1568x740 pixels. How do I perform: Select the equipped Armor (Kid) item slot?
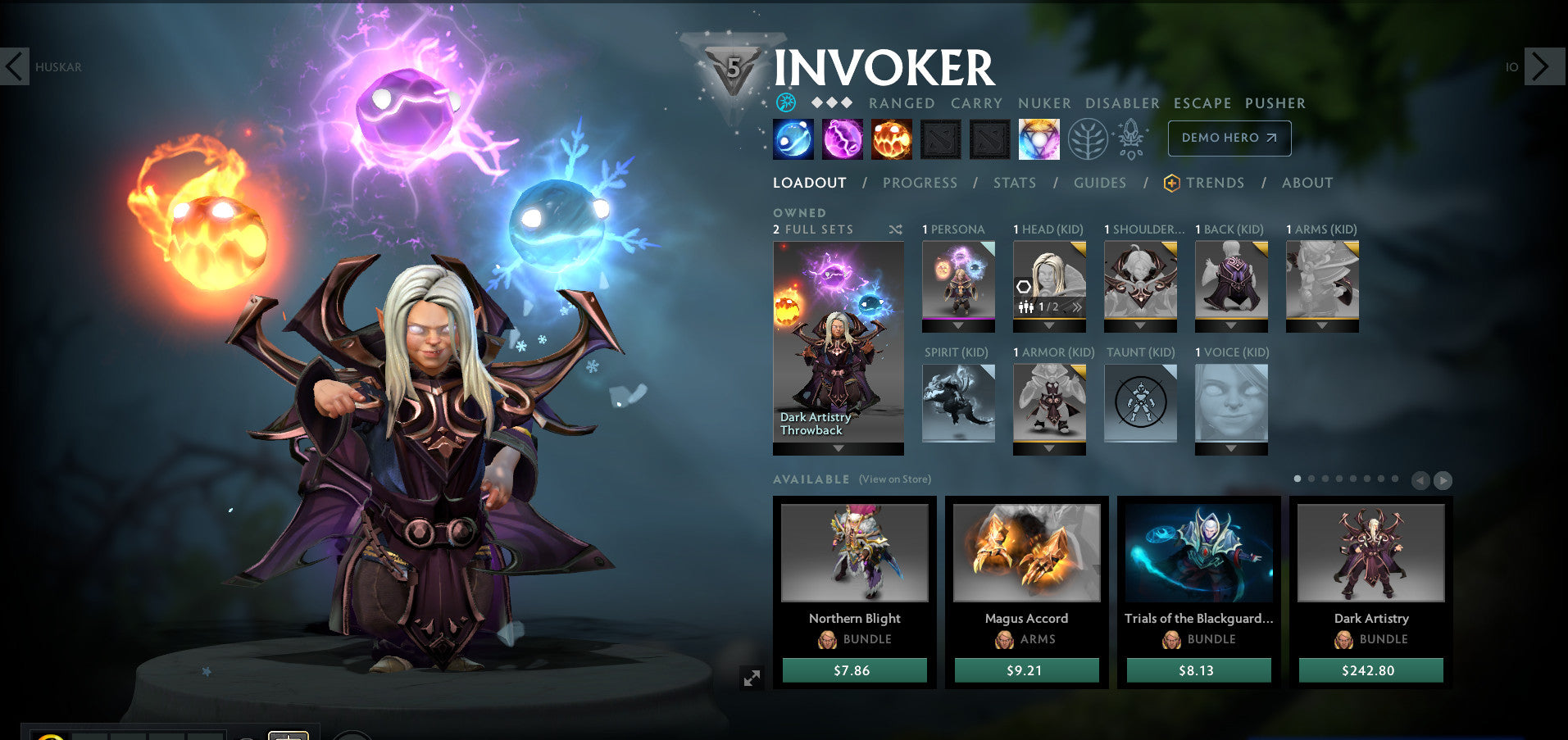(1049, 402)
